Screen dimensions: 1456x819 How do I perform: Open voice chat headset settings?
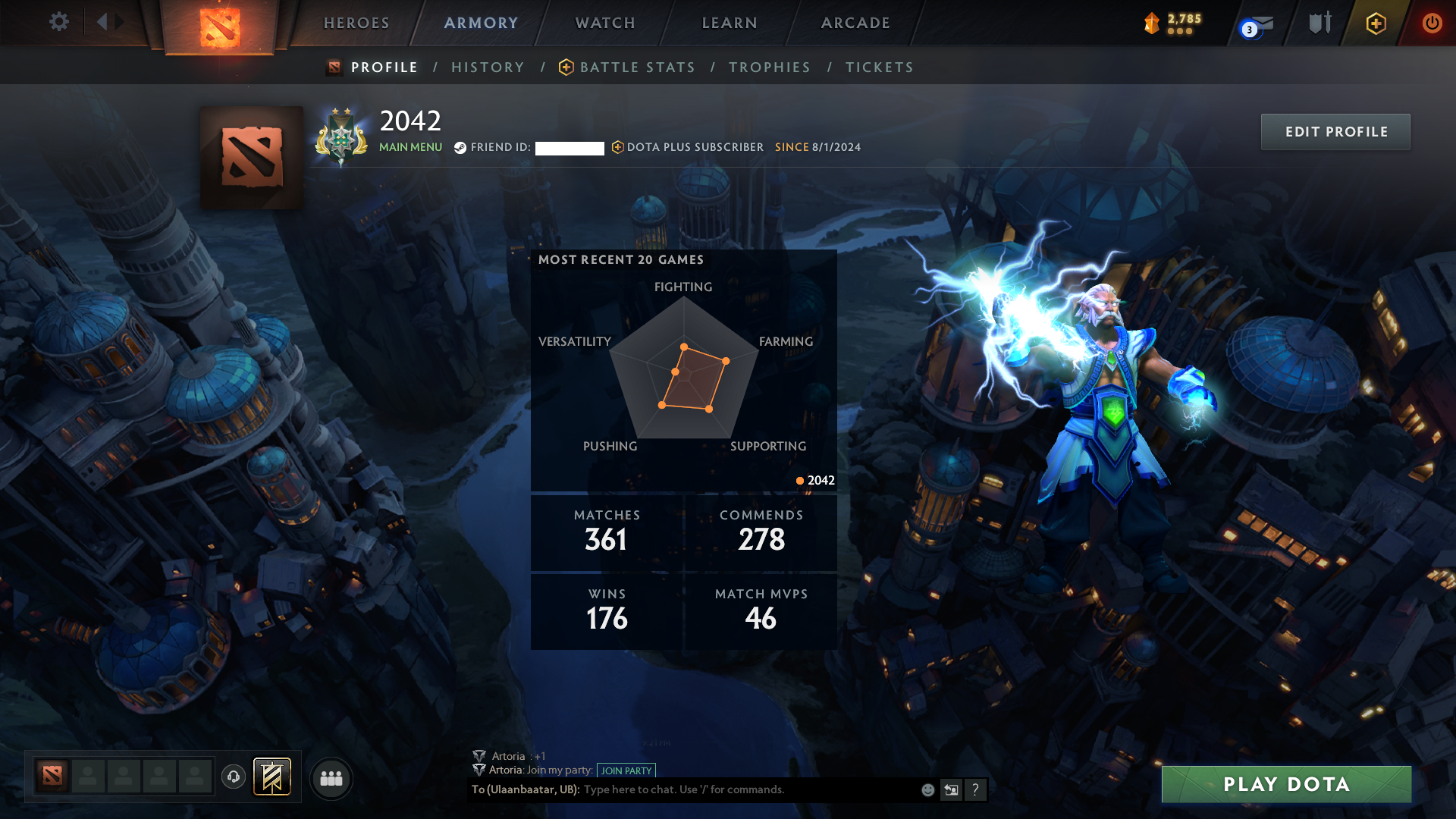(x=234, y=778)
